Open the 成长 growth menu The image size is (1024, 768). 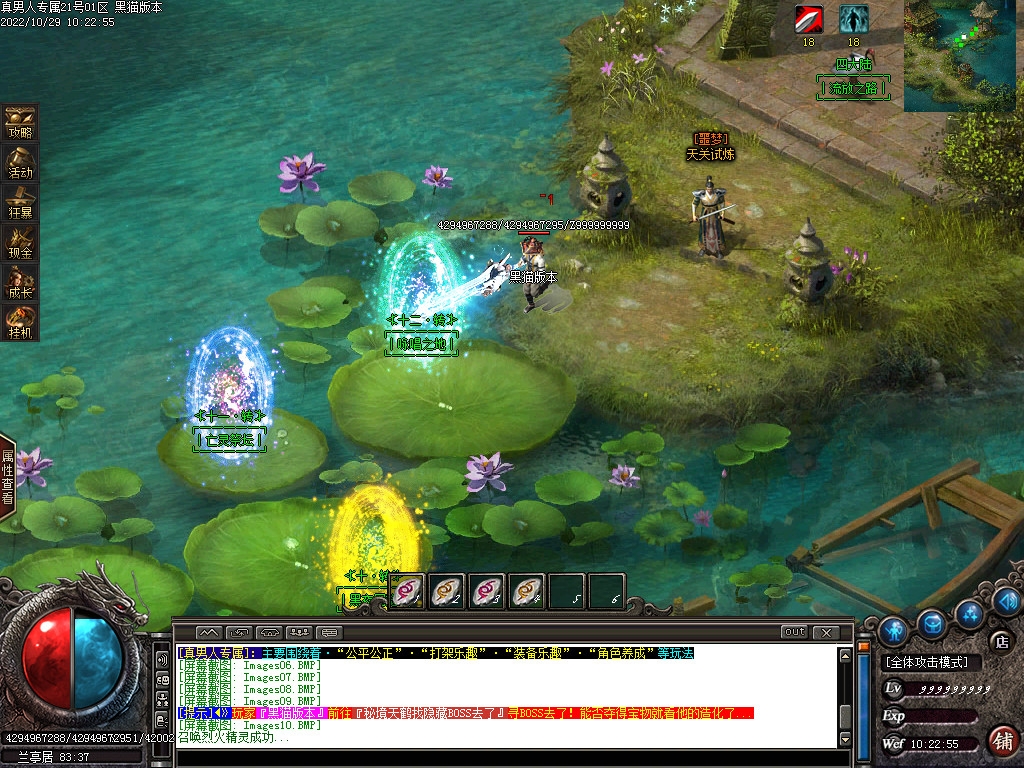[x=20, y=282]
